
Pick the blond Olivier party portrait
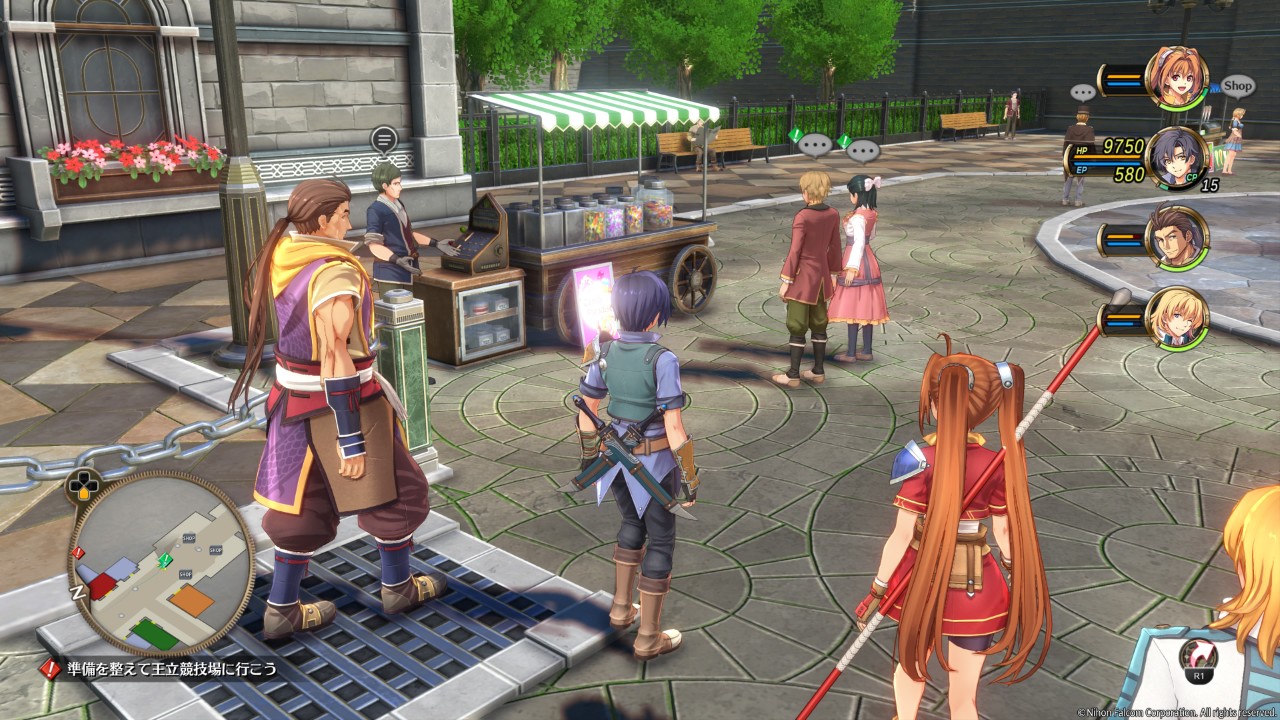(1176, 318)
